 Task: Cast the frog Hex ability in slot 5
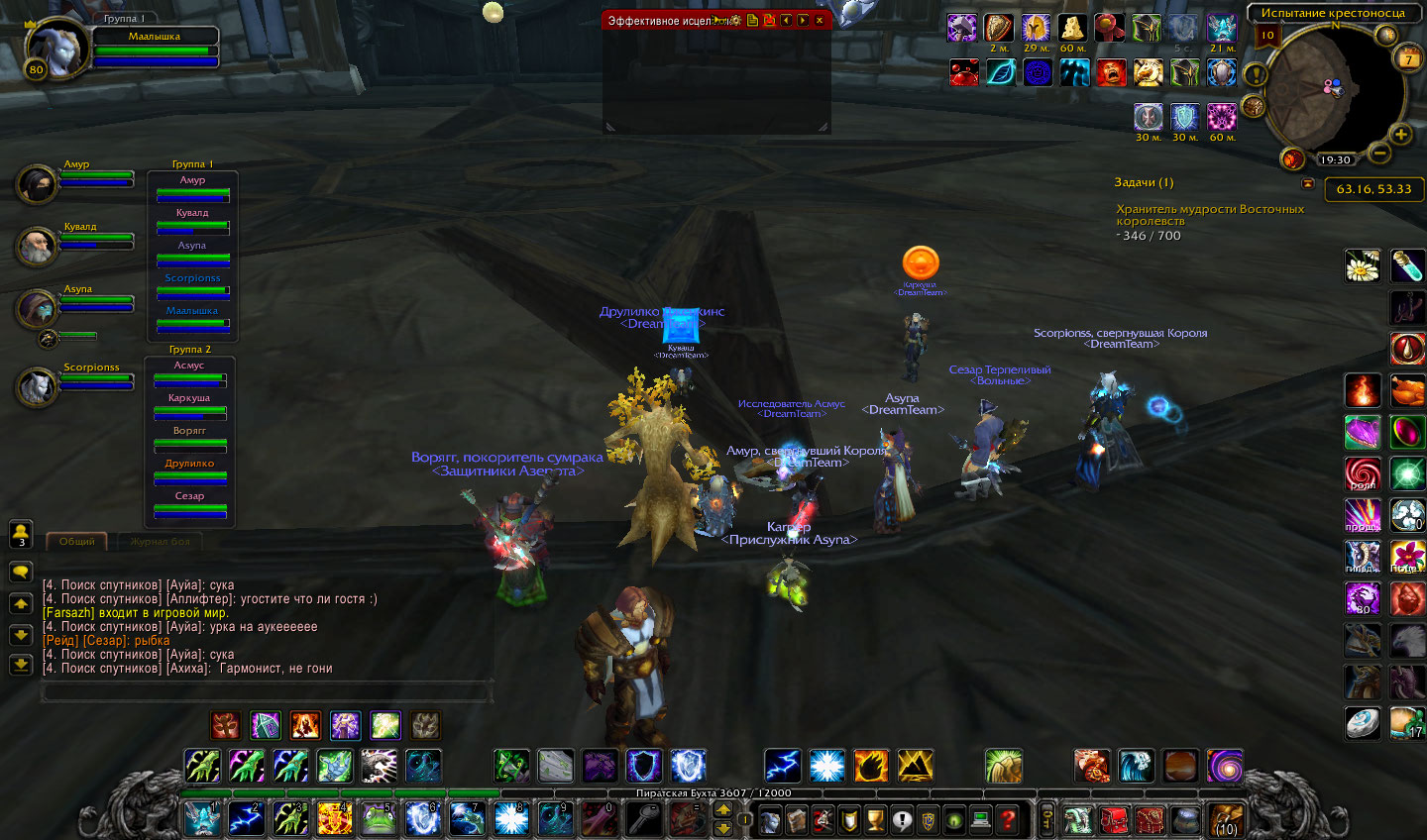pos(378,819)
